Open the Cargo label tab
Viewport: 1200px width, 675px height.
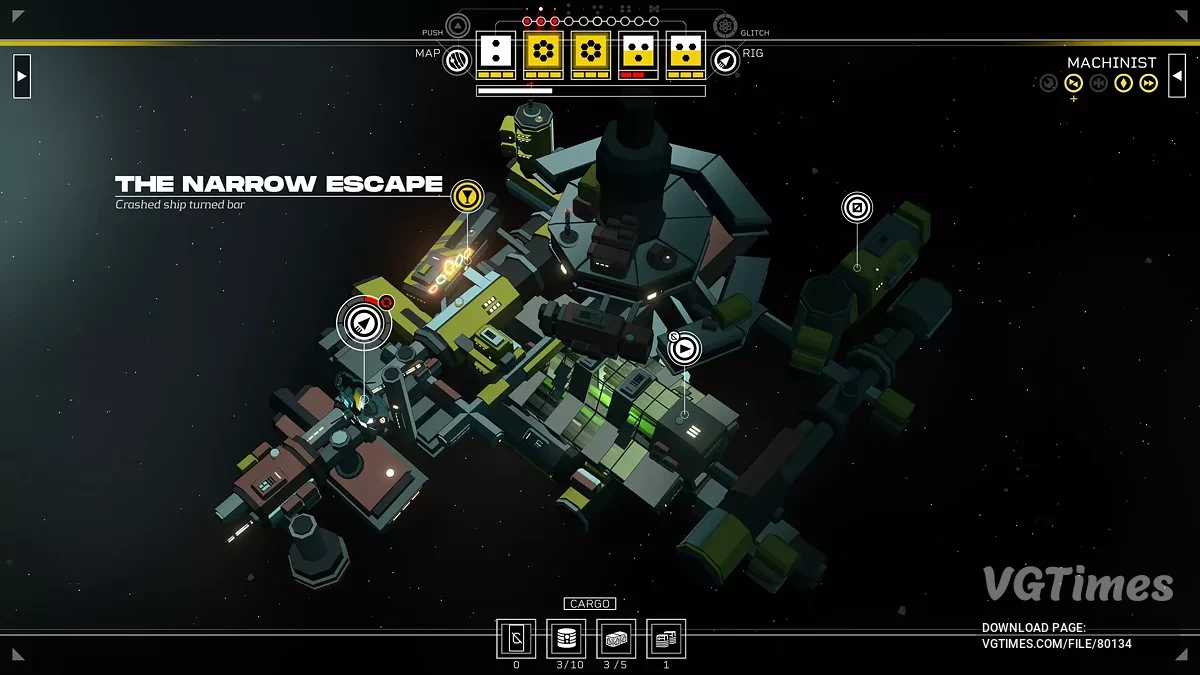tap(589, 604)
